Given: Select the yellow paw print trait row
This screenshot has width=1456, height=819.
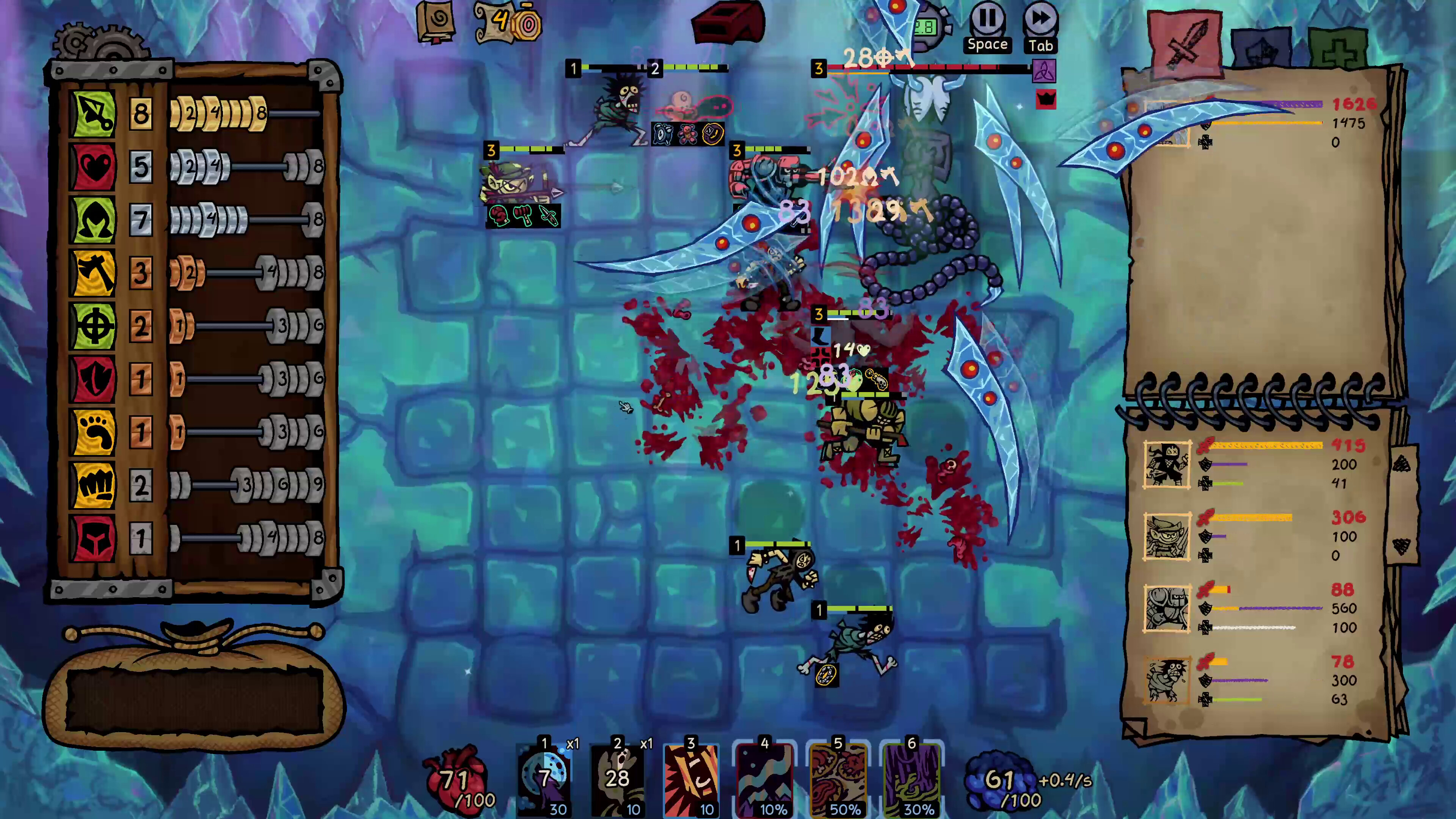Looking at the screenshot, I should pos(93,432).
